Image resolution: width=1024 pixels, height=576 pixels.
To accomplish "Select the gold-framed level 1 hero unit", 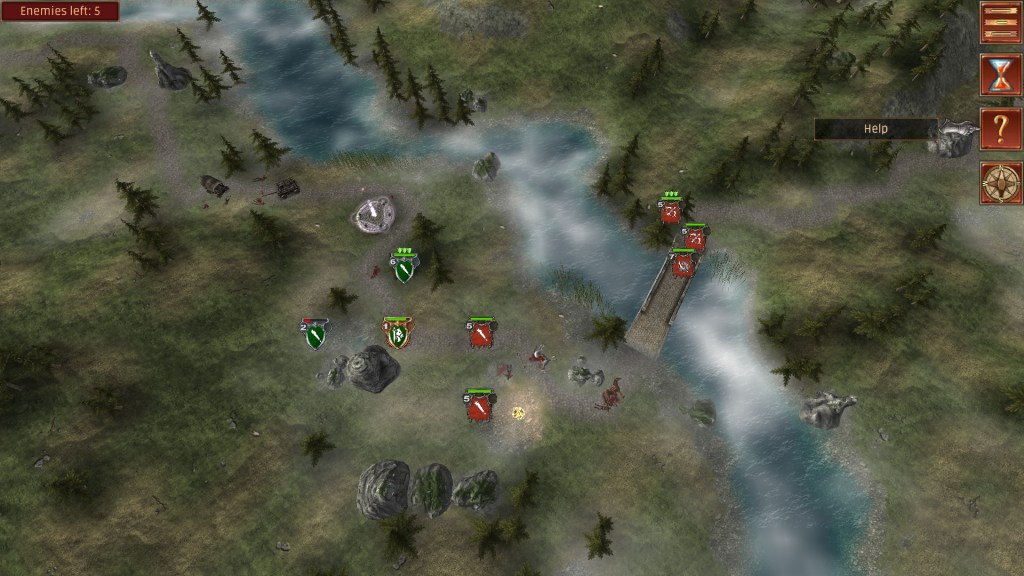I will (x=398, y=334).
